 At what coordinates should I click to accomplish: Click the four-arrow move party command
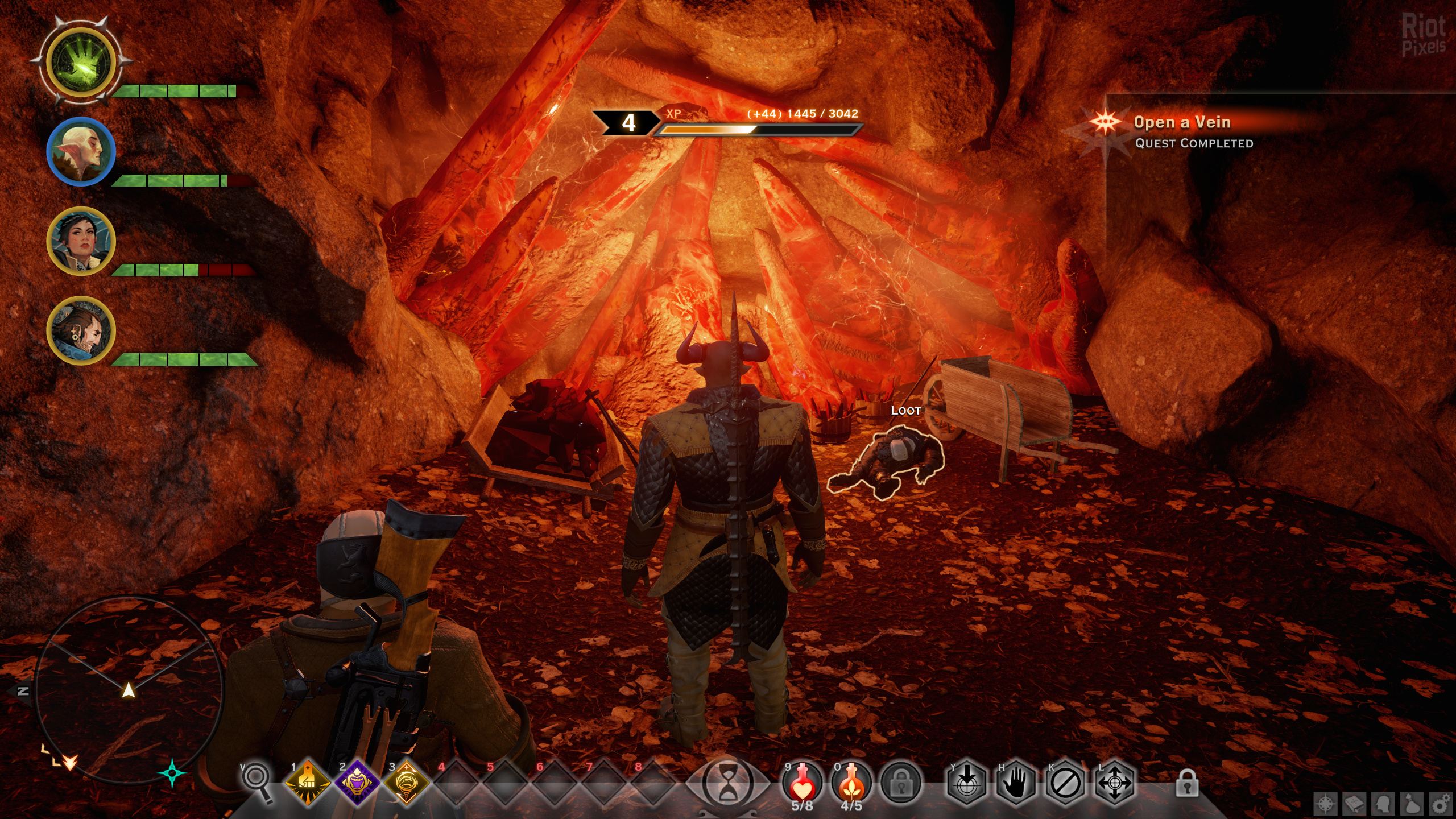(1114, 783)
